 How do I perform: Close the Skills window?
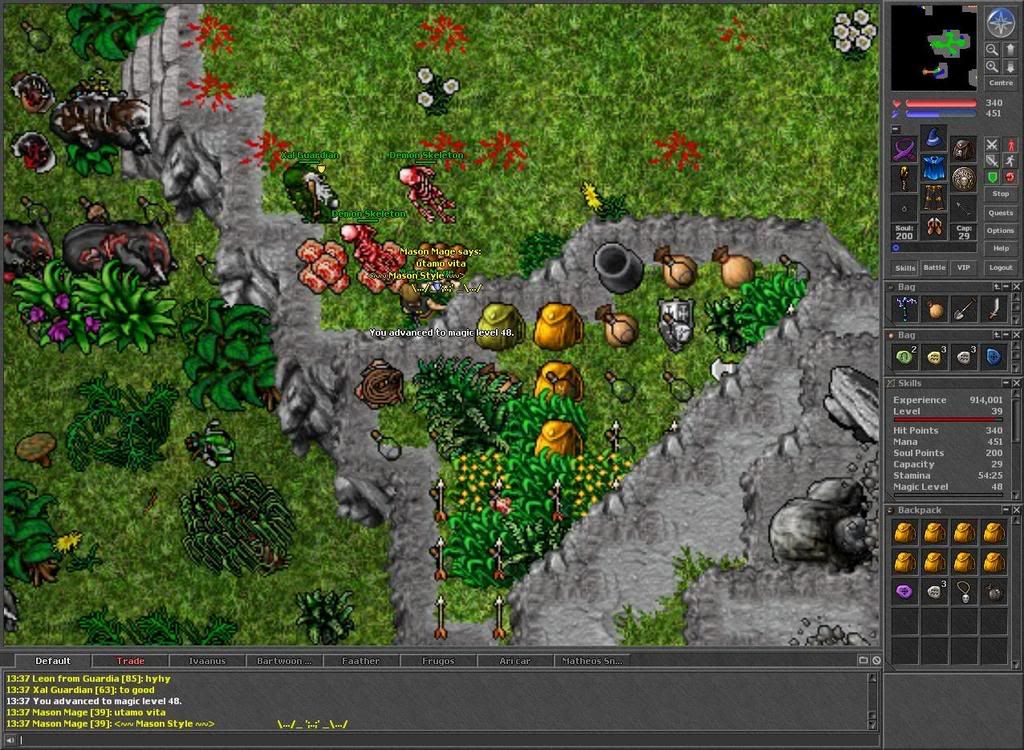click(1017, 383)
